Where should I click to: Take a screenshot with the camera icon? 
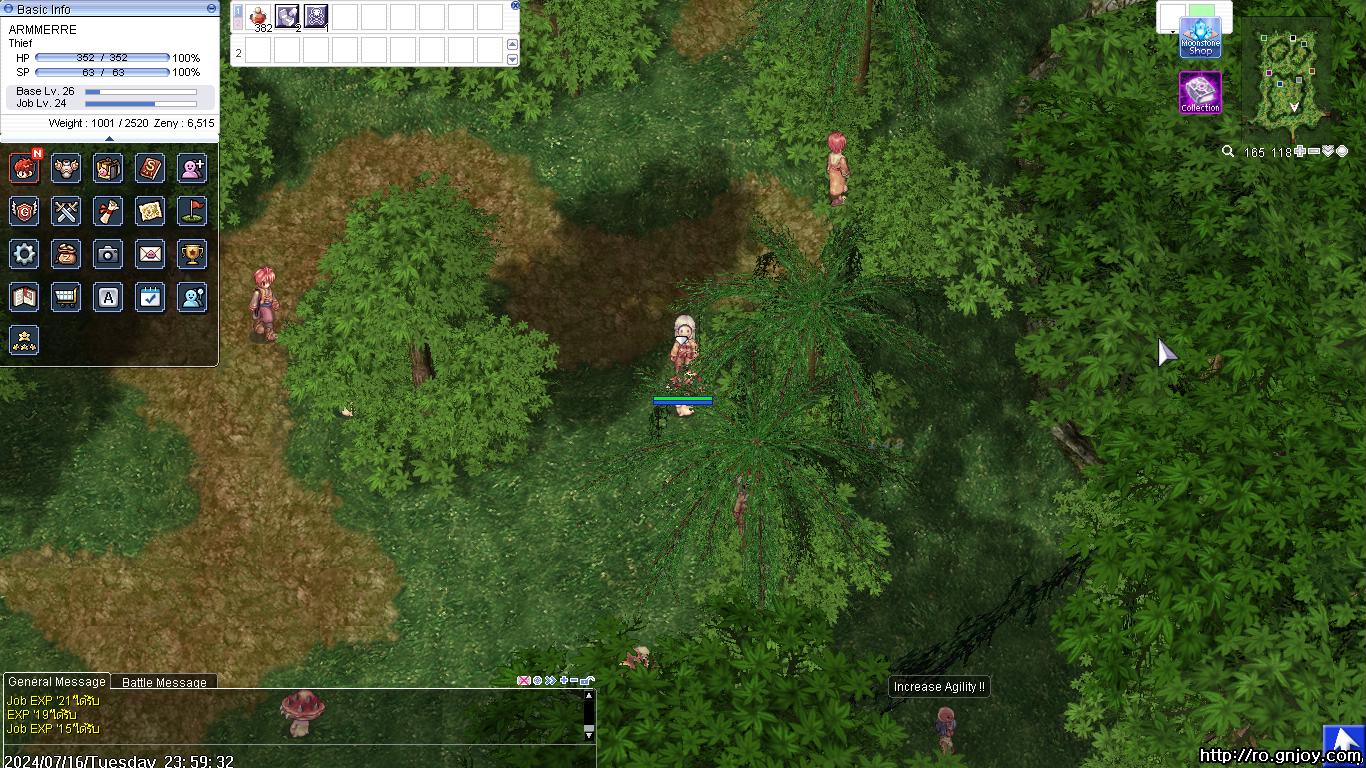point(108,254)
